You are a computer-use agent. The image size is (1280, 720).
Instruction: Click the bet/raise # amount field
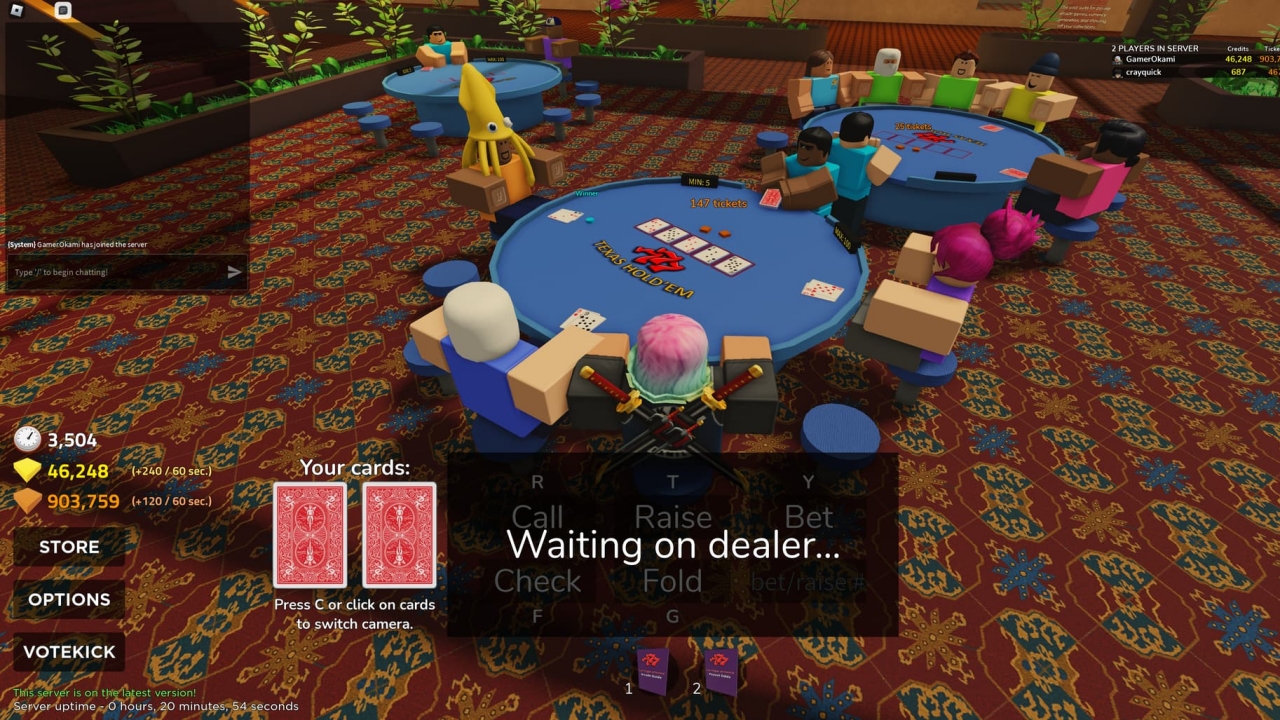pos(809,581)
